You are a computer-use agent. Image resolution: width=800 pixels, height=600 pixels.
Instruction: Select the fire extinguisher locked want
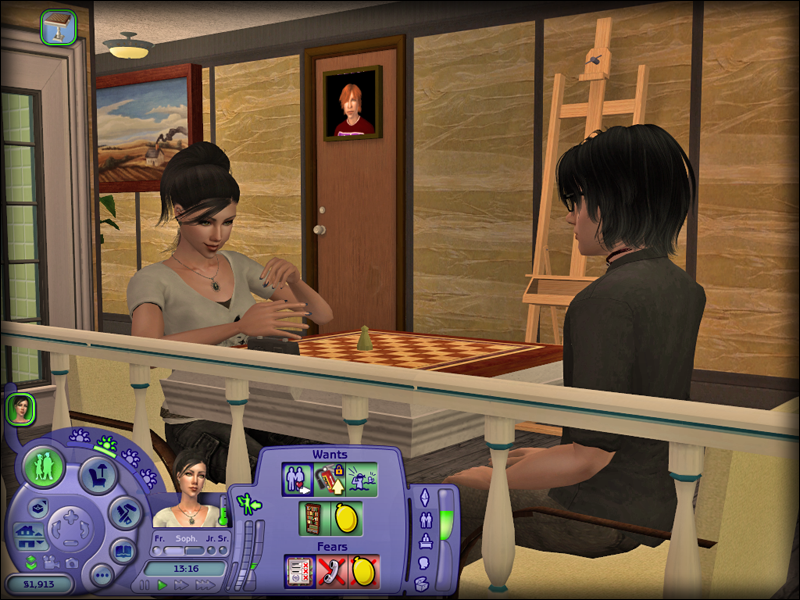coord(329,479)
